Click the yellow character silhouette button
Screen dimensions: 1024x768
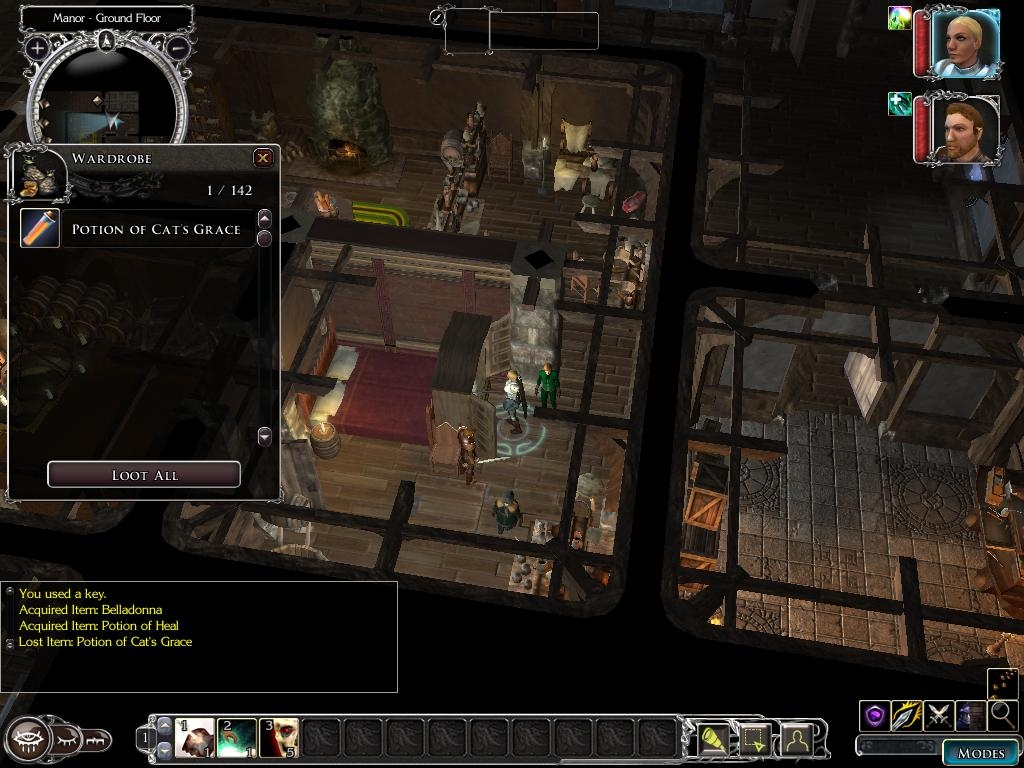click(x=797, y=739)
